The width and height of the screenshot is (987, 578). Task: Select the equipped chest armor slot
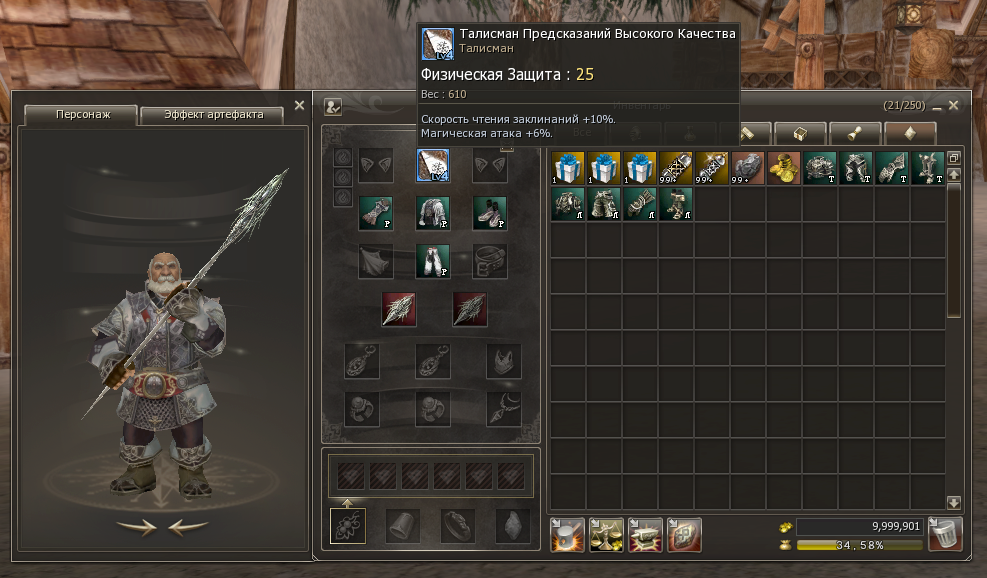[433, 213]
